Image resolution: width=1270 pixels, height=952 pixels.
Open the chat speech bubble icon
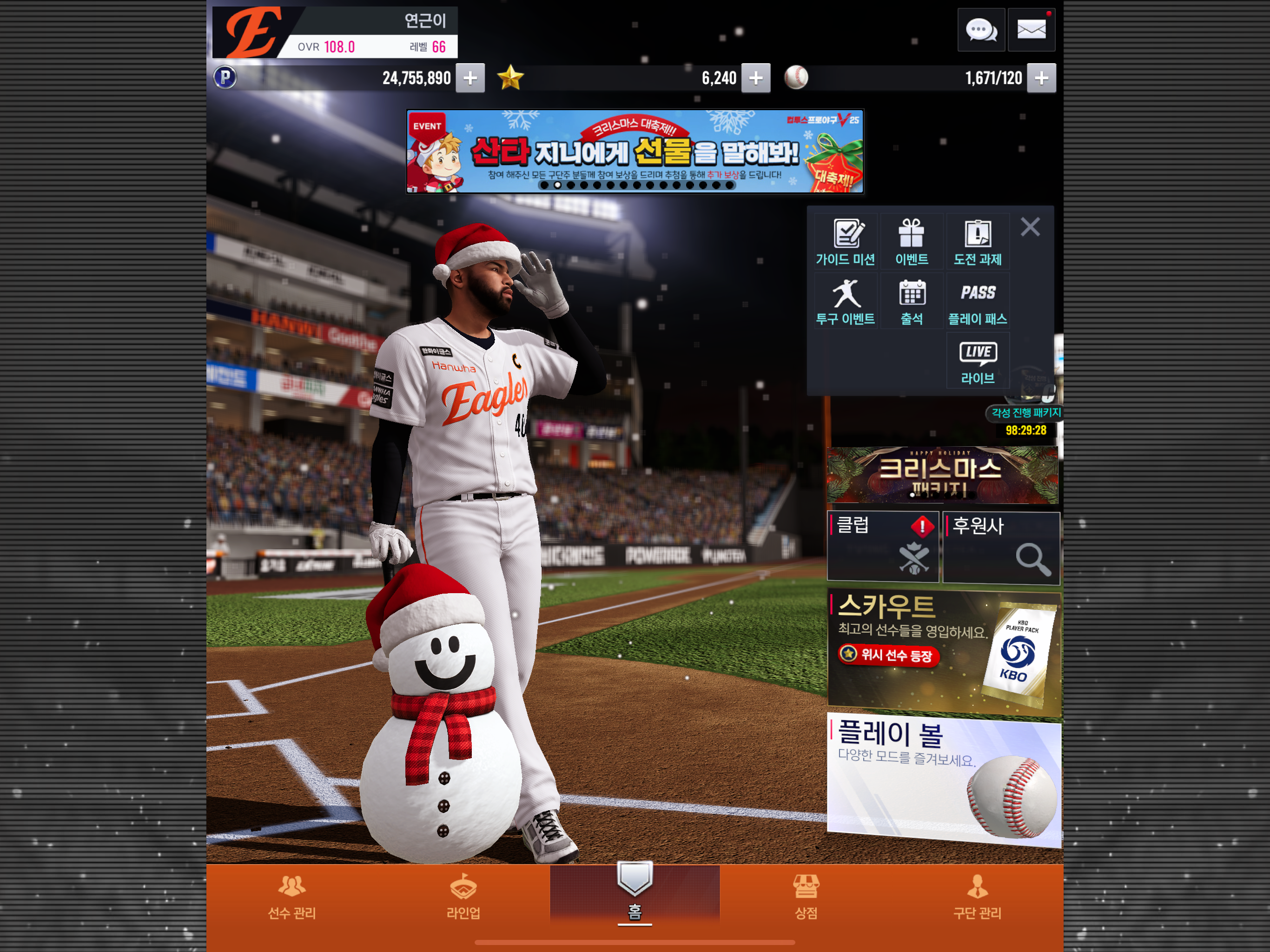[981, 30]
